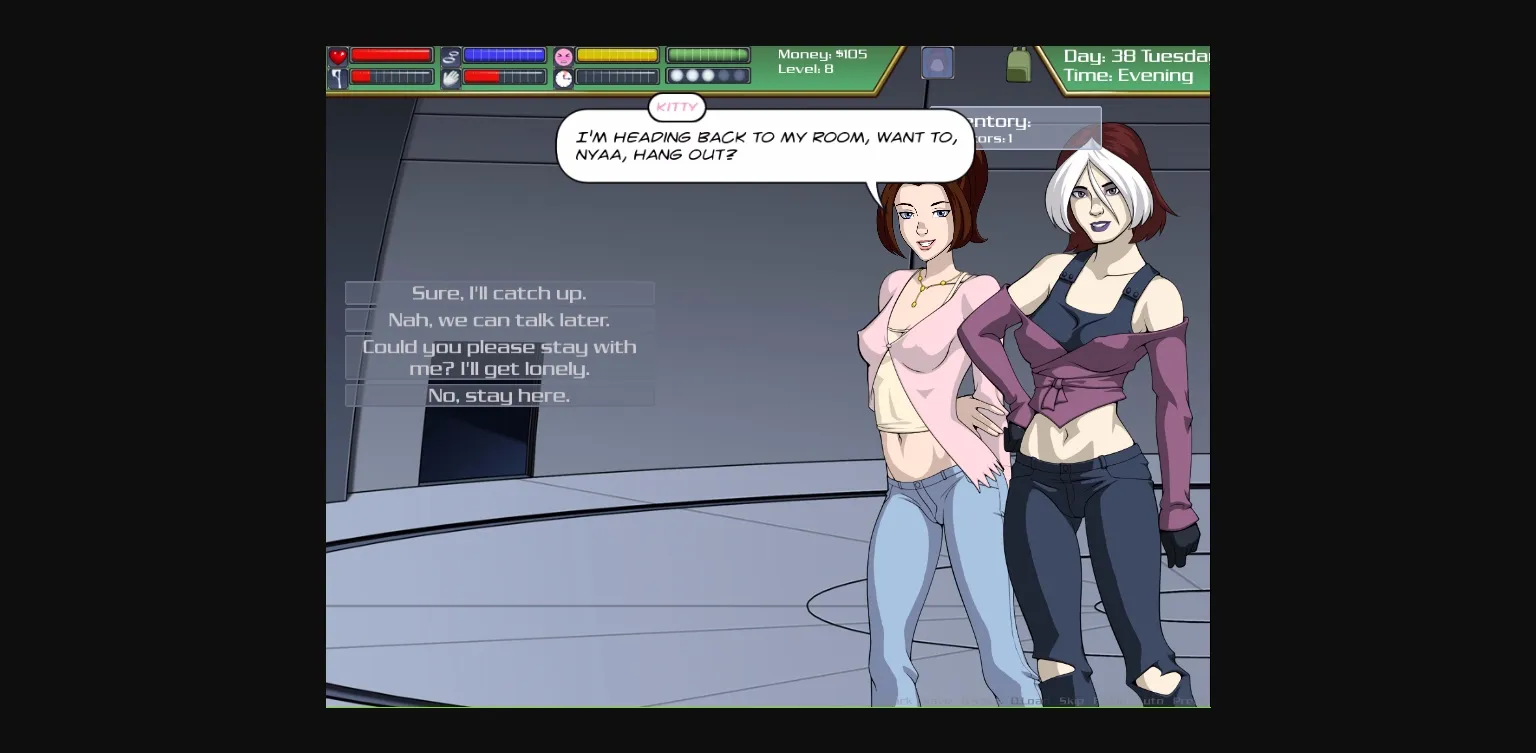This screenshot has width=1536, height=753.
Task: Select the rings relationship icon
Action: (x=452, y=55)
